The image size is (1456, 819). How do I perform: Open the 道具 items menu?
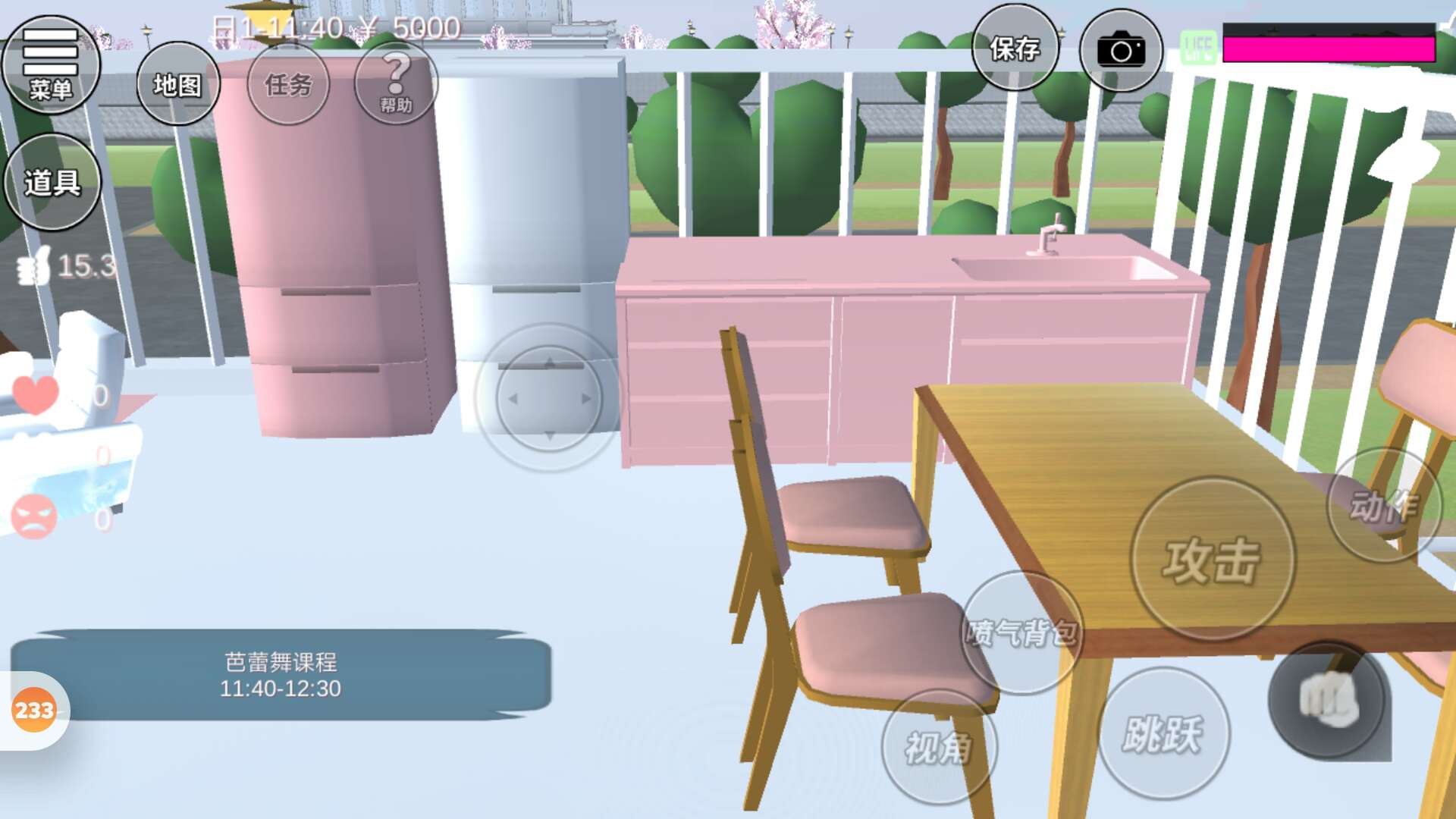pos(52,182)
